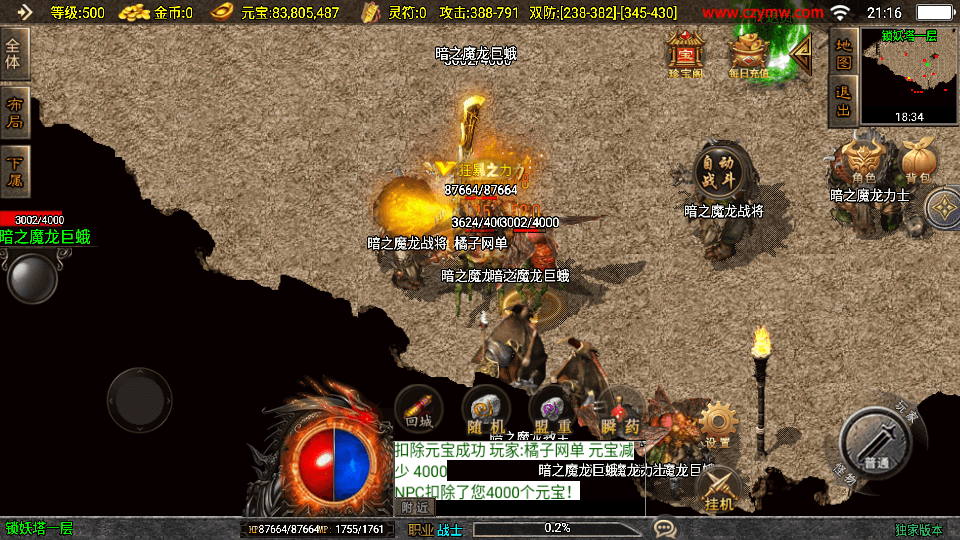960x540 pixels.
Task: Select the 布局 layout tab
Action: tap(14, 113)
